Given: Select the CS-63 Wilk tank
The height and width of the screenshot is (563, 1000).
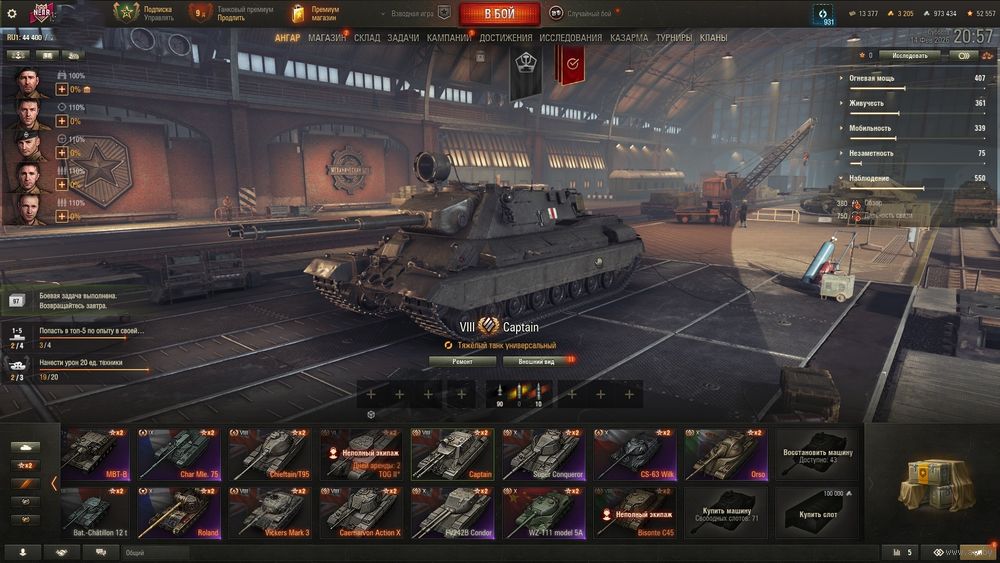Looking at the screenshot, I should coord(635,455).
